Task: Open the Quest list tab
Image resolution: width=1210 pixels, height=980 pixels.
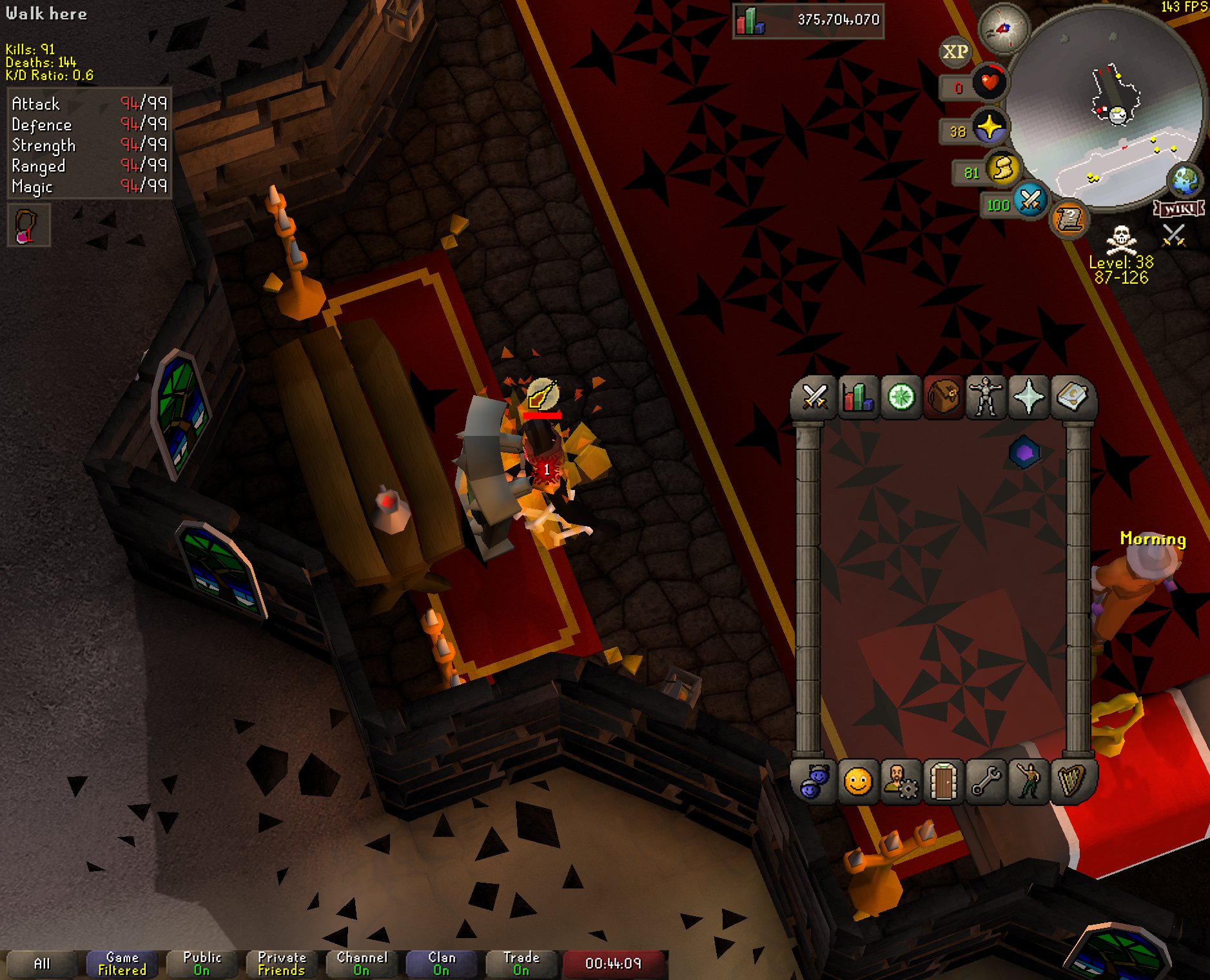Action: [x=901, y=397]
